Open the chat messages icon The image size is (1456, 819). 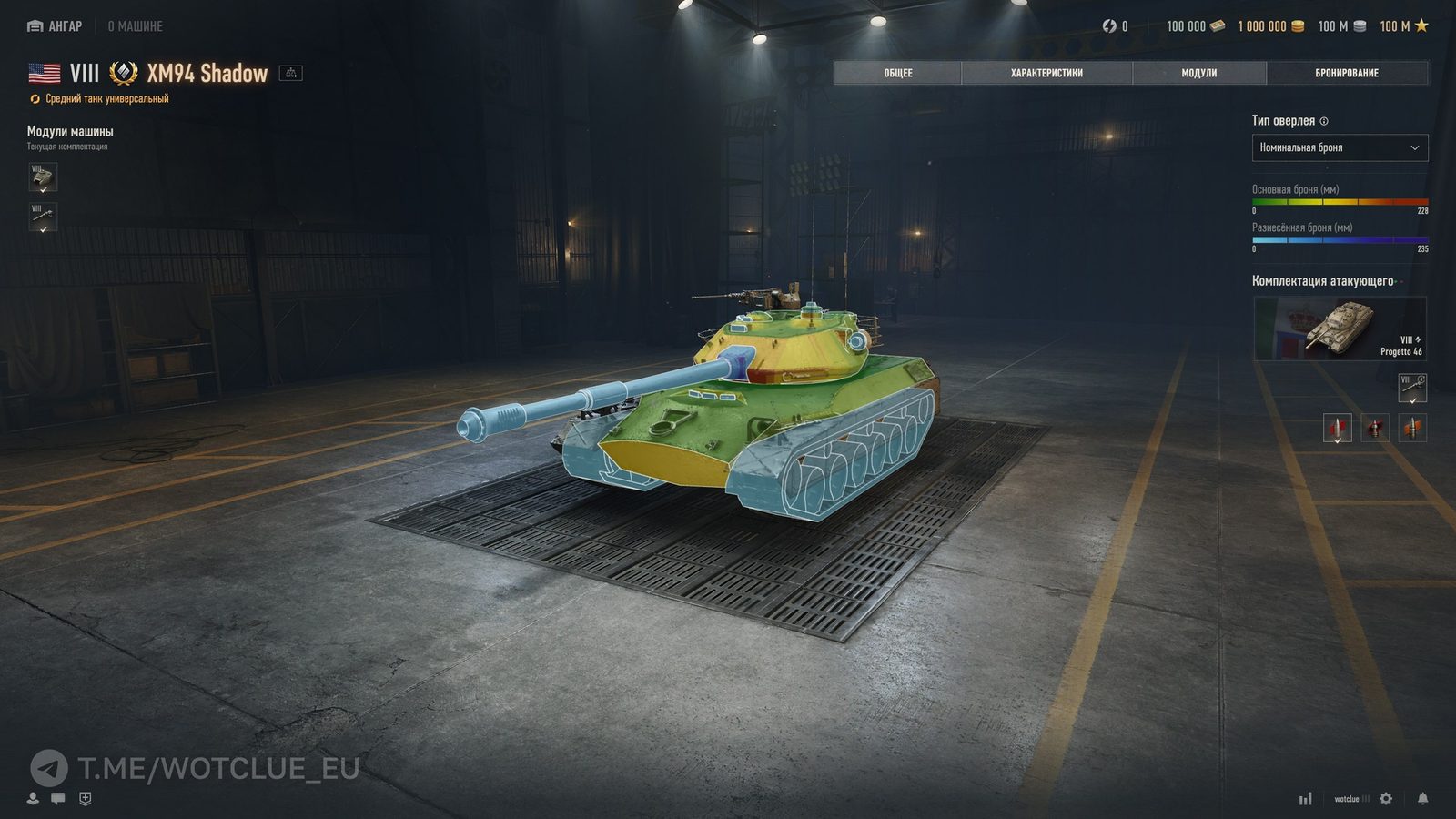pyautogui.click(x=57, y=799)
